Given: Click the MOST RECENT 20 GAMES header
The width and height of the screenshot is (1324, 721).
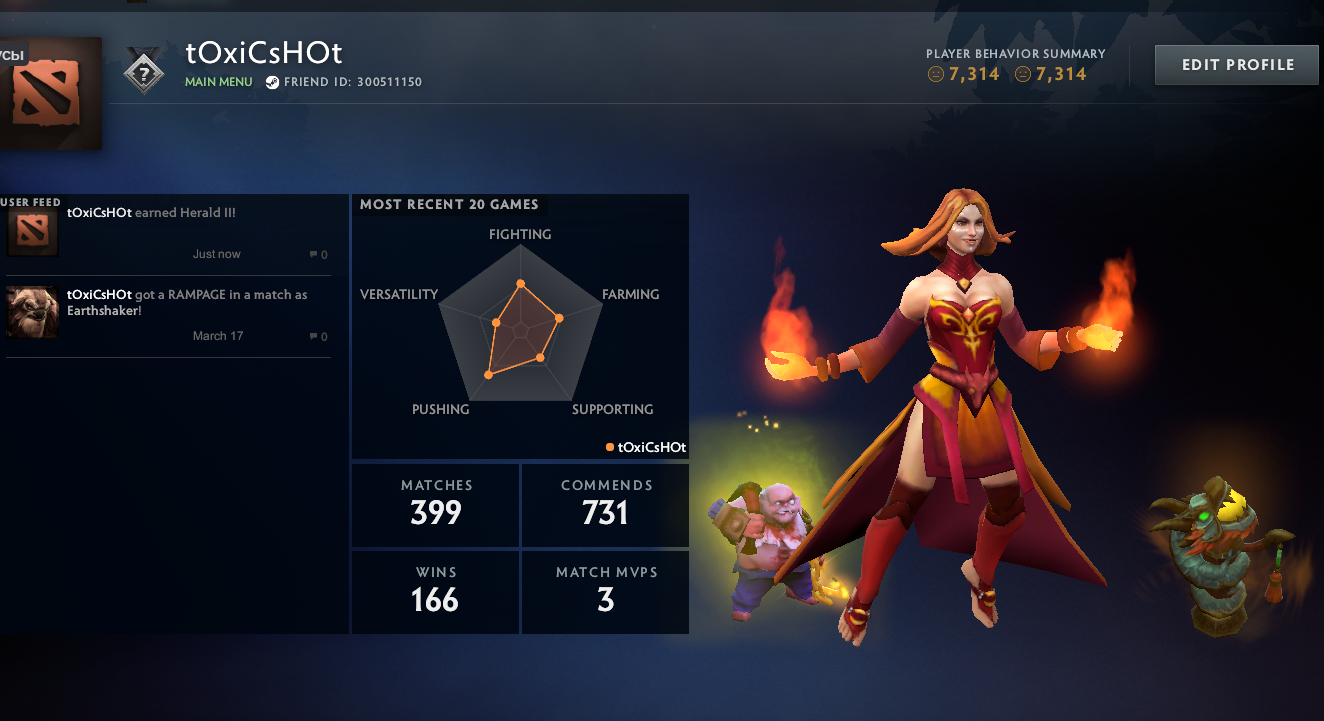Looking at the screenshot, I should tap(449, 204).
